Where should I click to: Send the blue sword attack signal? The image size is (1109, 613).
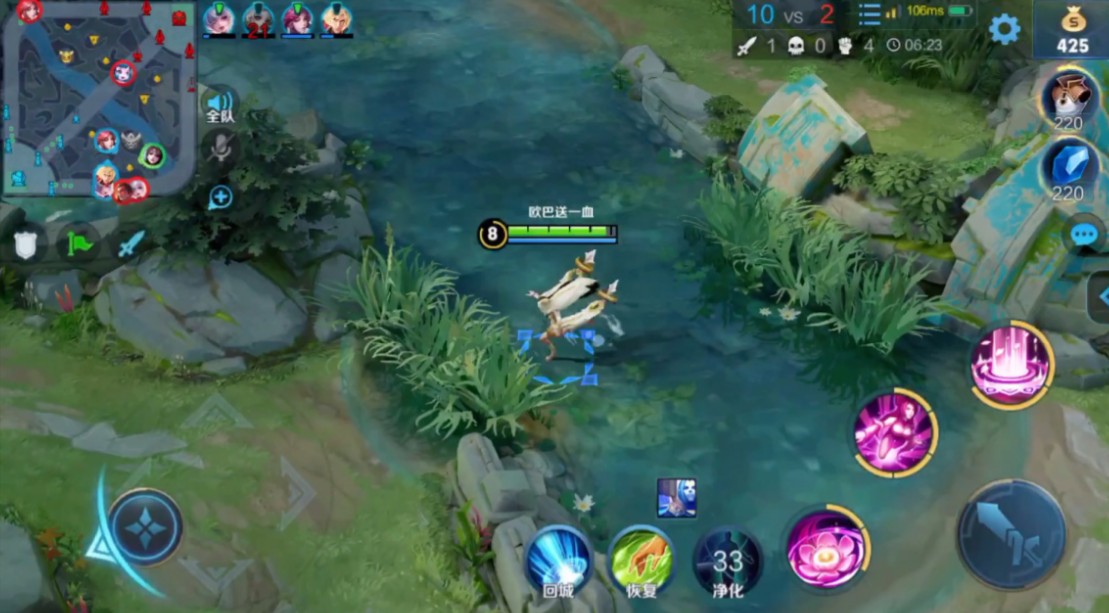[x=131, y=244]
